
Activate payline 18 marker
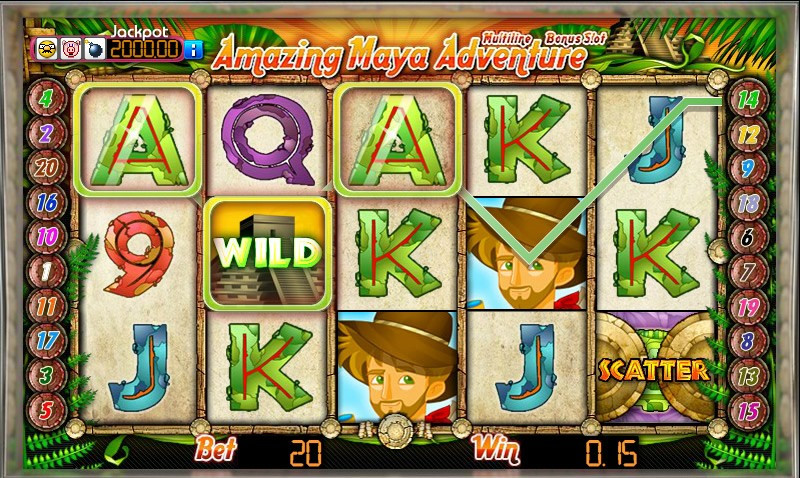[x=746, y=202]
